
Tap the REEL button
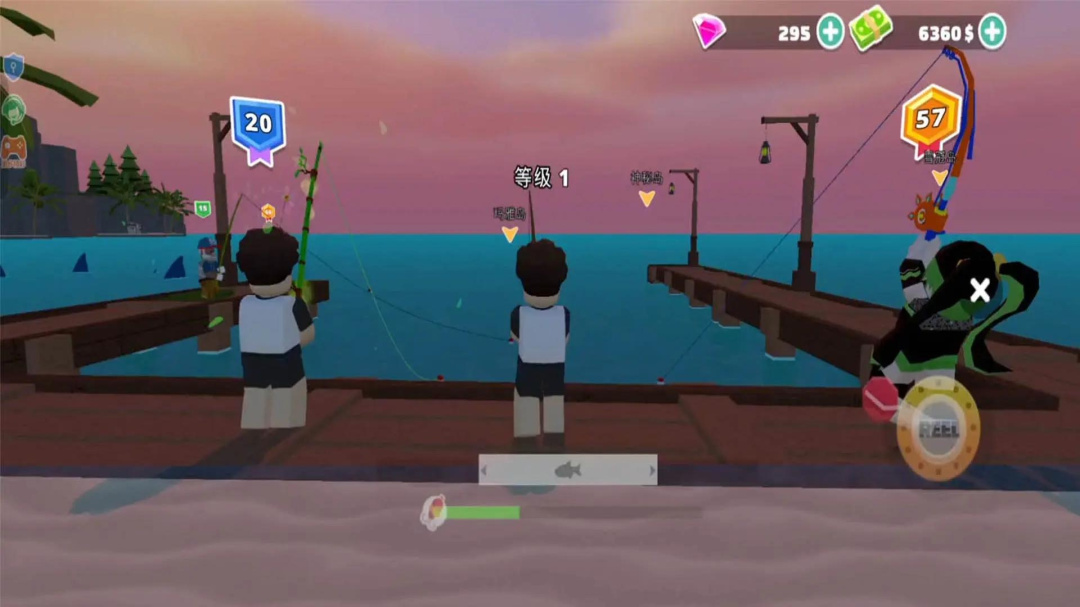click(937, 428)
